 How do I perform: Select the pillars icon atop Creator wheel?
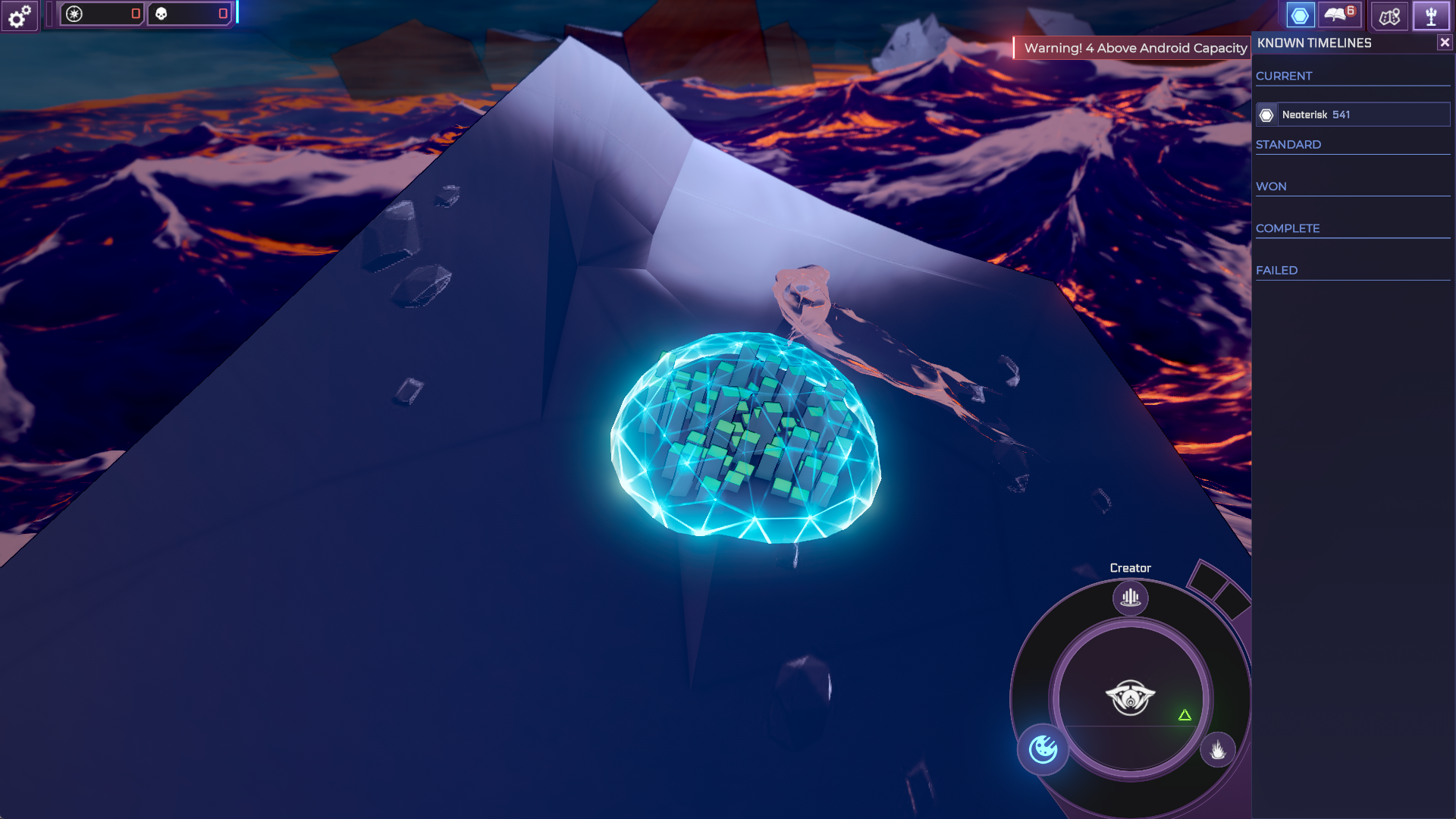[x=1130, y=598]
